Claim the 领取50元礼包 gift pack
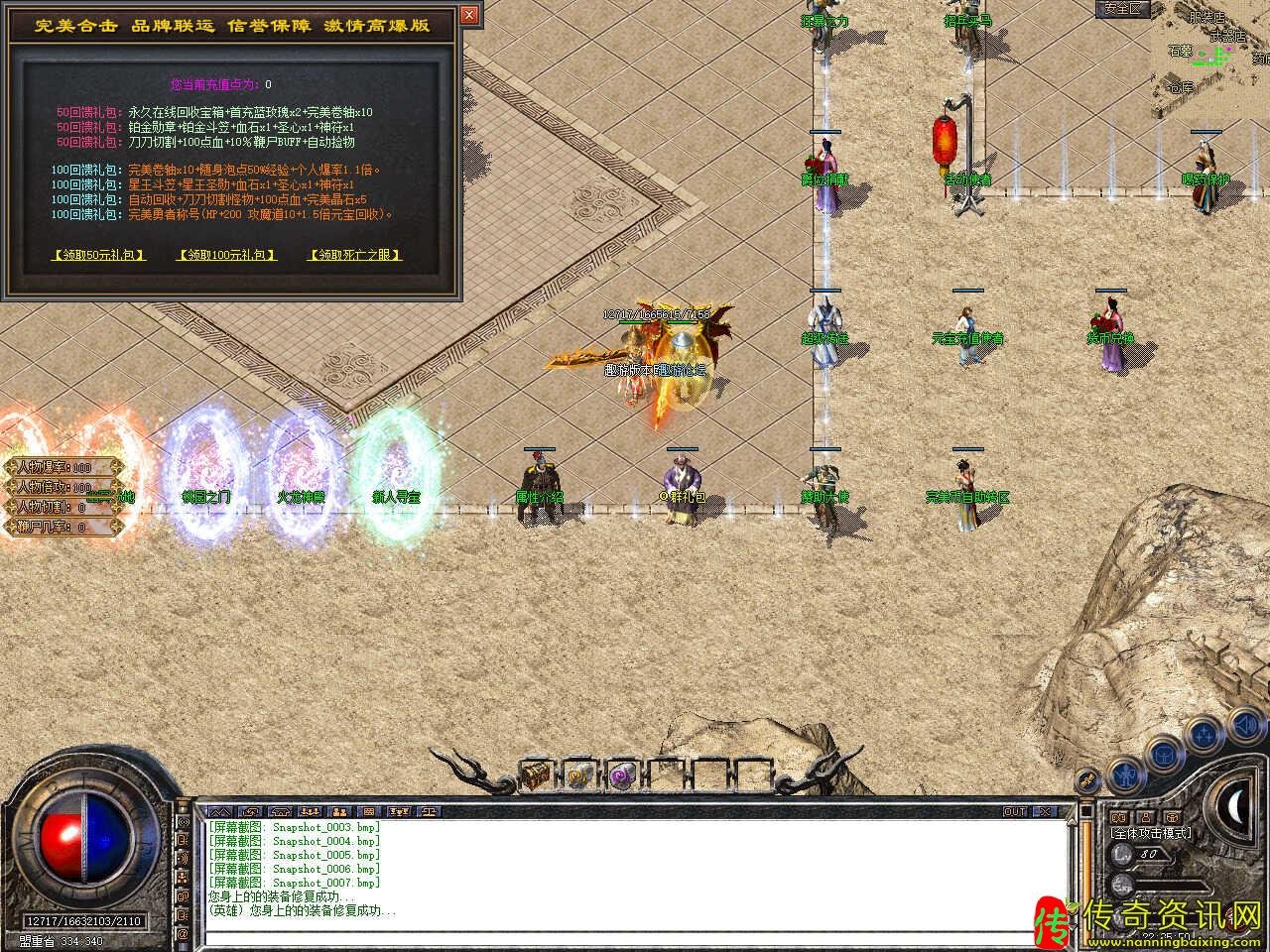Image resolution: width=1270 pixels, height=952 pixels. (98, 255)
